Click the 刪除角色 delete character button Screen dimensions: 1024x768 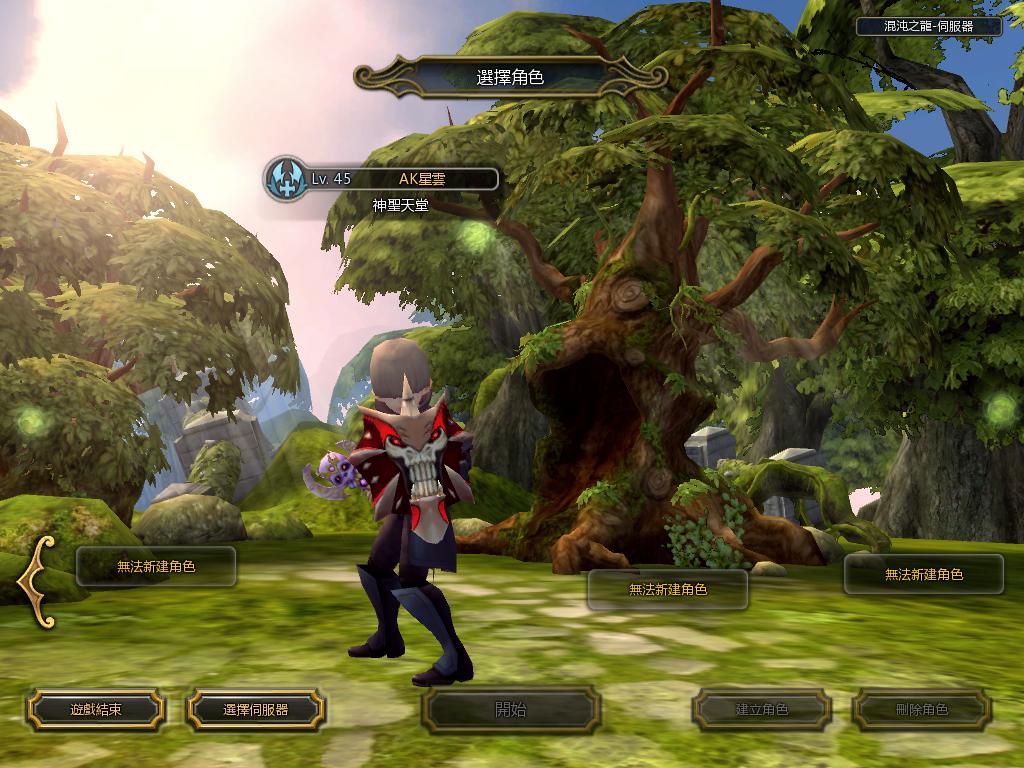[x=922, y=710]
